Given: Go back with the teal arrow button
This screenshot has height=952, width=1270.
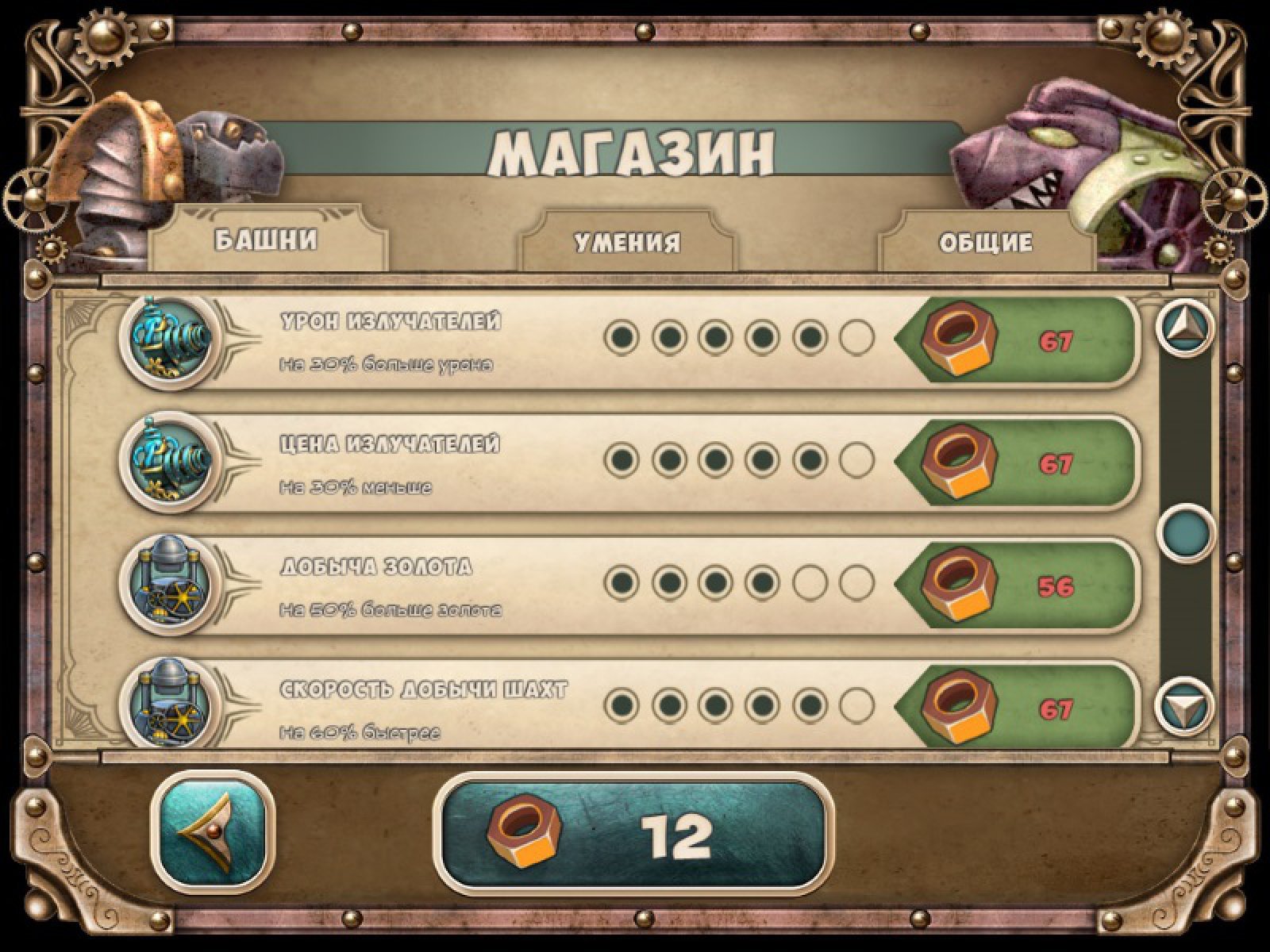Looking at the screenshot, I should [x=212, y=832].
